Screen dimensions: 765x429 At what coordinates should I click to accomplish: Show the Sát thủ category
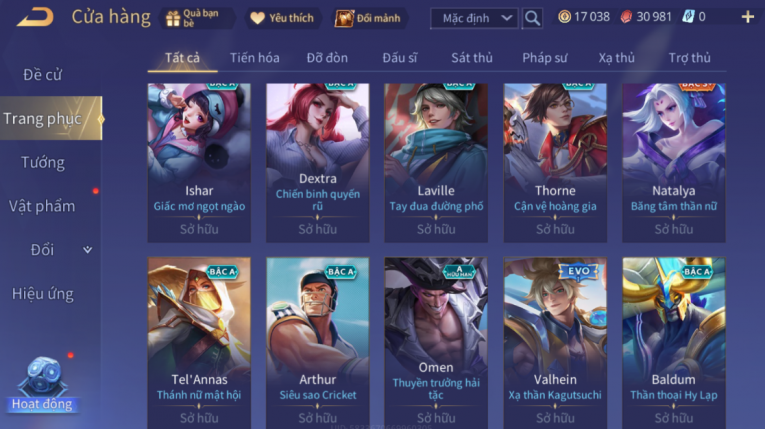471,58
